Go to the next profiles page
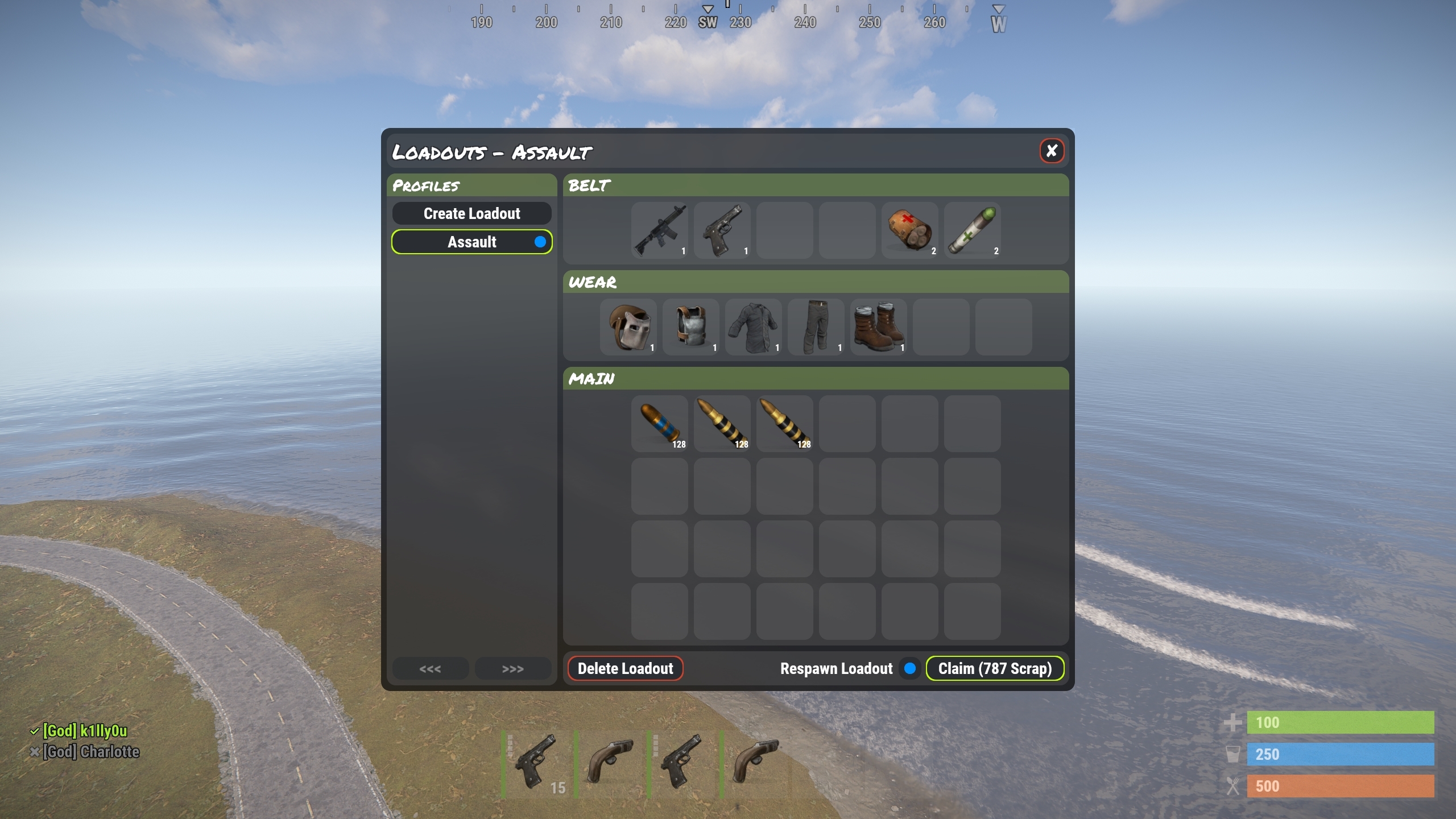This screenshot has width=1456, height=819. pos(512,669)
